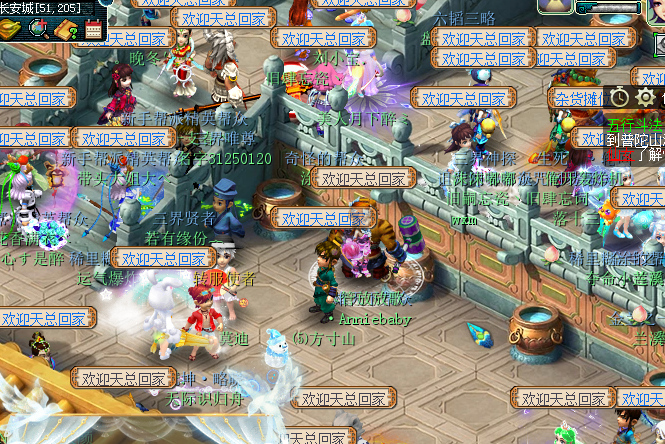
Task: Open the calendar events icon
Action: [93, 29]
